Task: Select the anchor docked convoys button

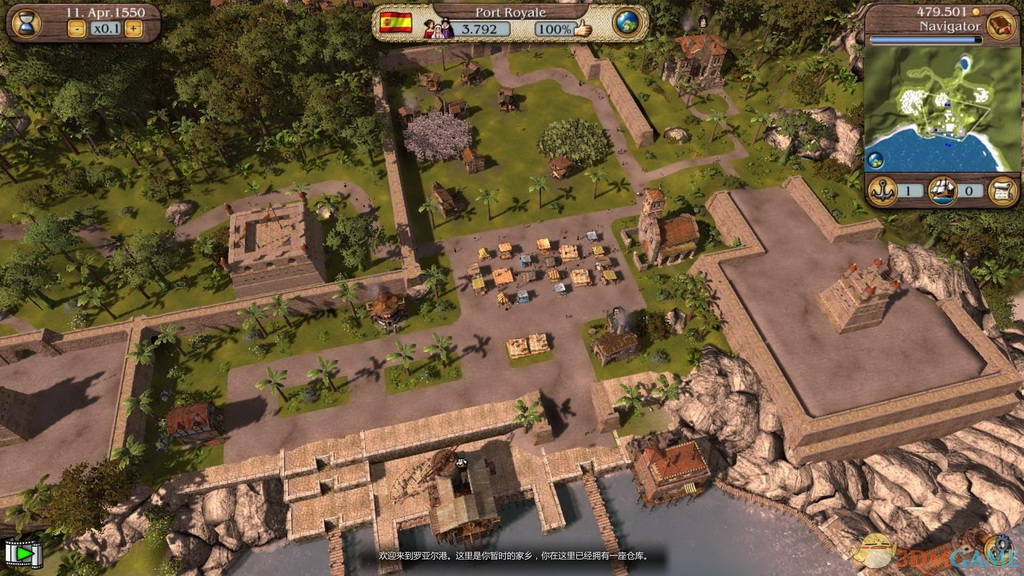Action: coord(881,190)
